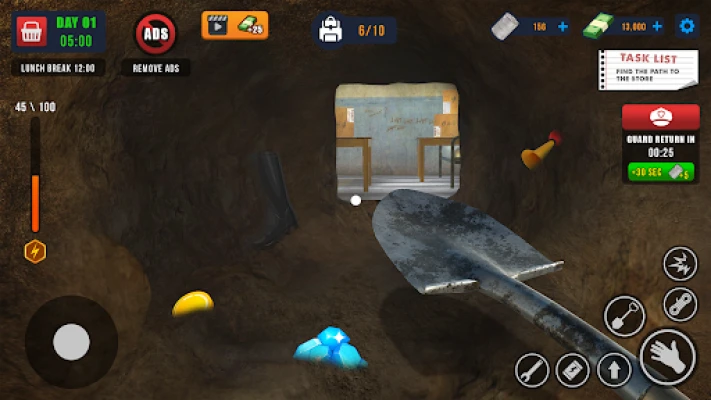Open the gear settings menu
The width and height of the screenshot is (711, 400).
(687, 26)
